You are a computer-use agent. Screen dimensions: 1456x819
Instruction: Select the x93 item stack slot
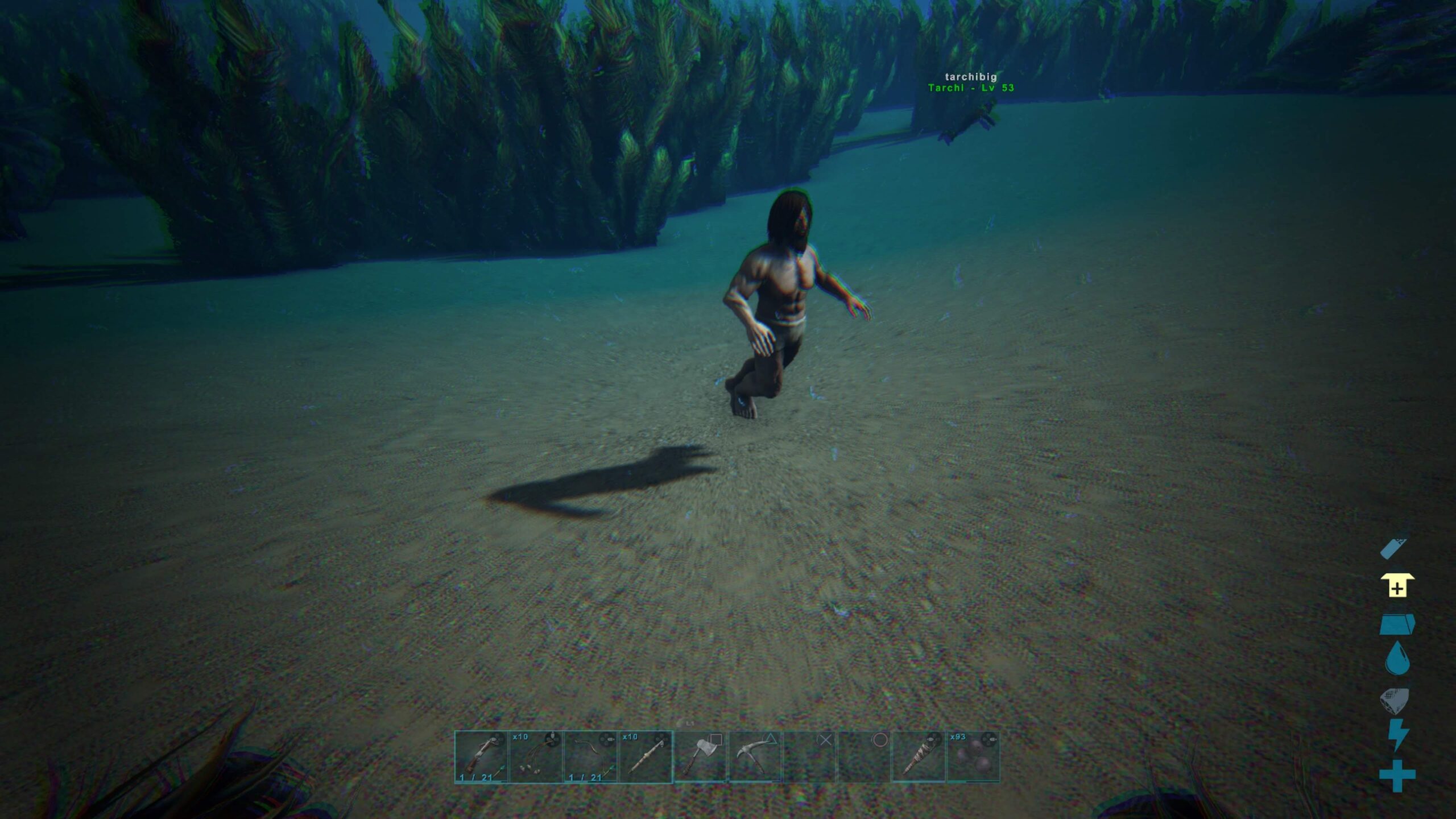973,757
